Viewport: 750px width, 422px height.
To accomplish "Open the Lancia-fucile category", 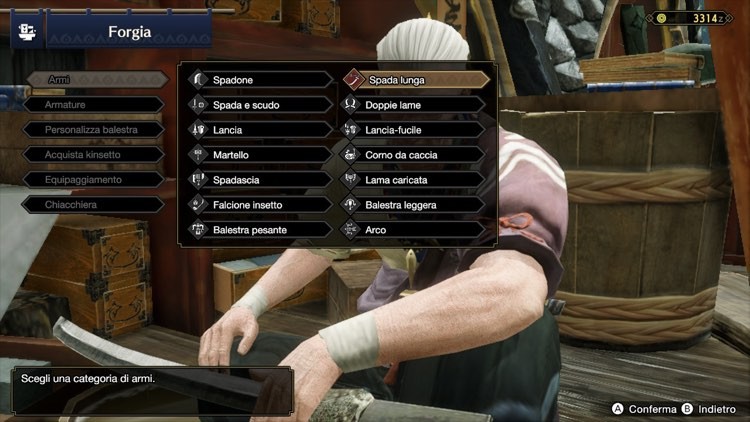I will [414, 130].
